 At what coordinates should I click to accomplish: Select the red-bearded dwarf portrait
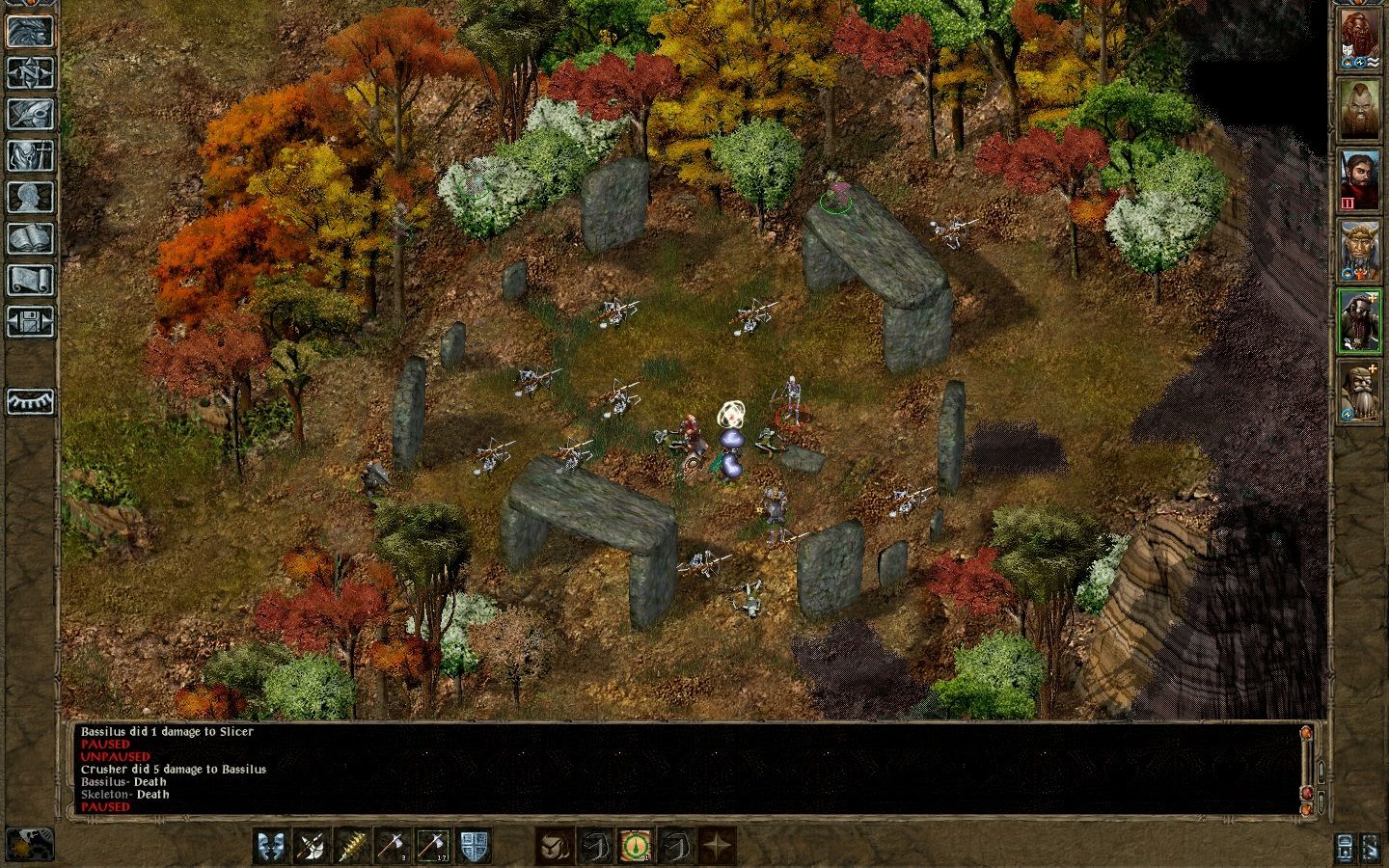[x=1358, y=41]
